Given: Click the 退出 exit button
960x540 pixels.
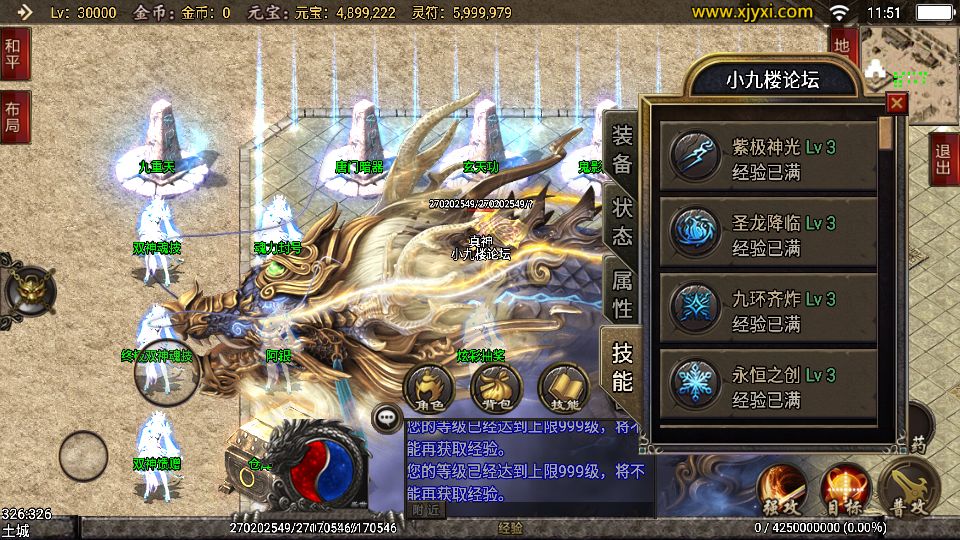Looking at the screenshot, I should click(x=943, y=158).
